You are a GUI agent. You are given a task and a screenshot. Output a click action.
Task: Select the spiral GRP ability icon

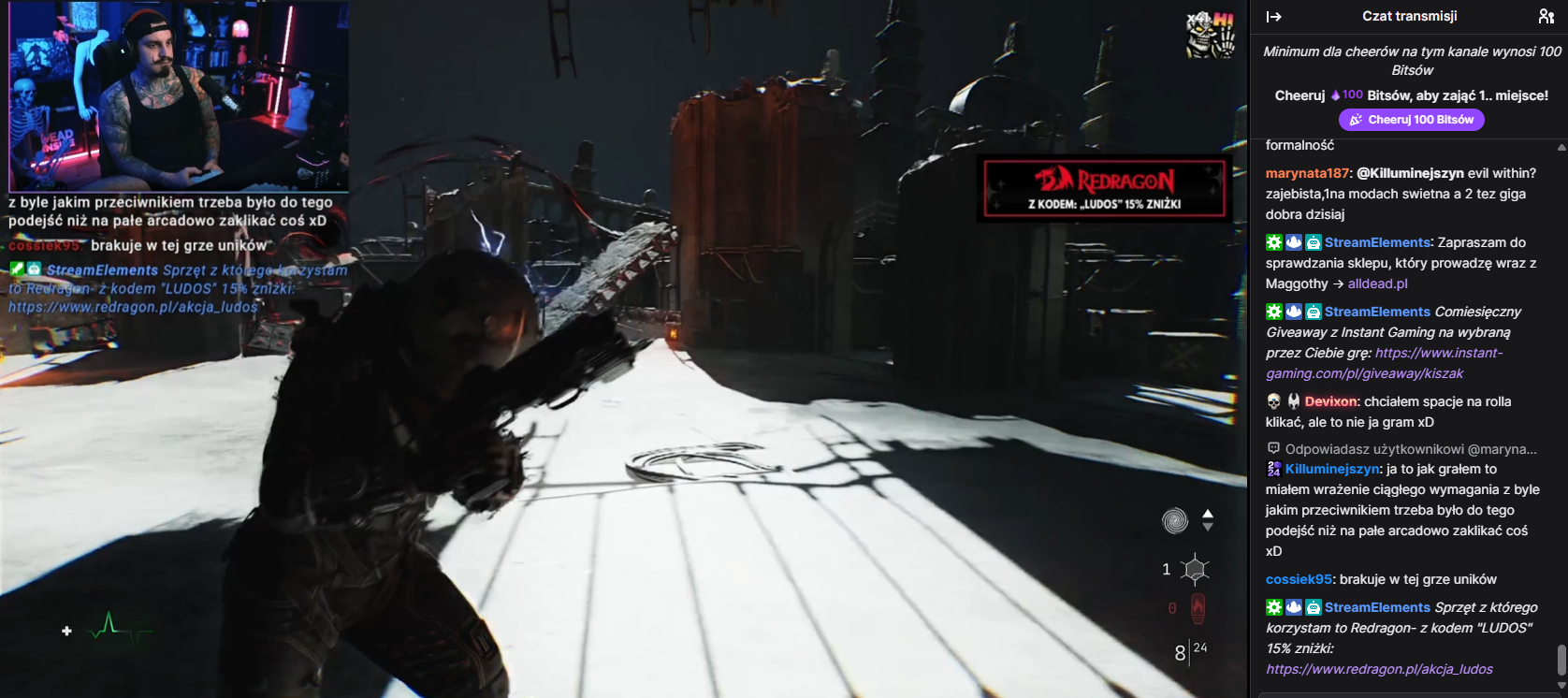tap(1175, 520)
